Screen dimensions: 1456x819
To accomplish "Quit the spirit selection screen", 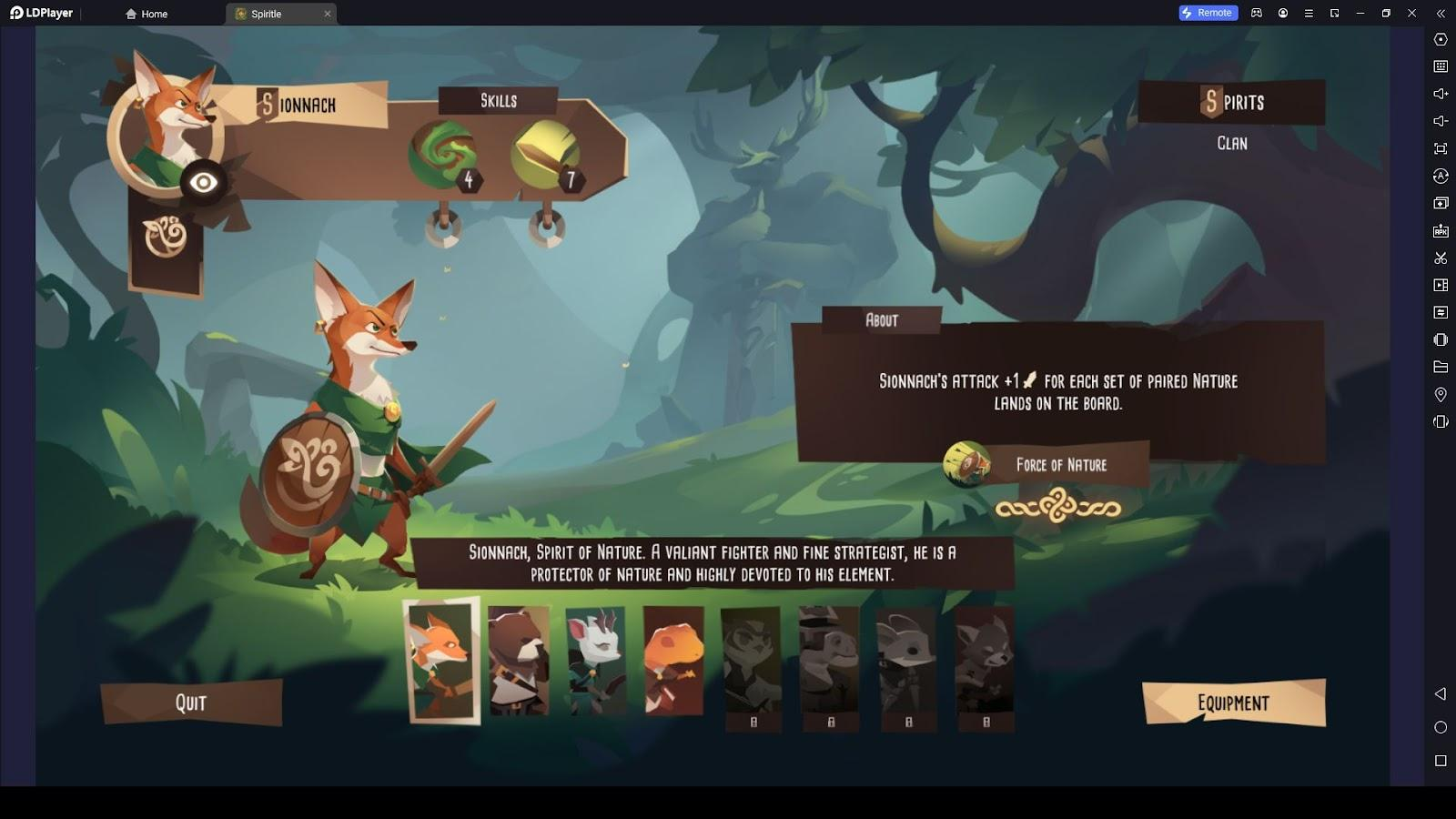I will pyautogui.click(x=191, y=703).
